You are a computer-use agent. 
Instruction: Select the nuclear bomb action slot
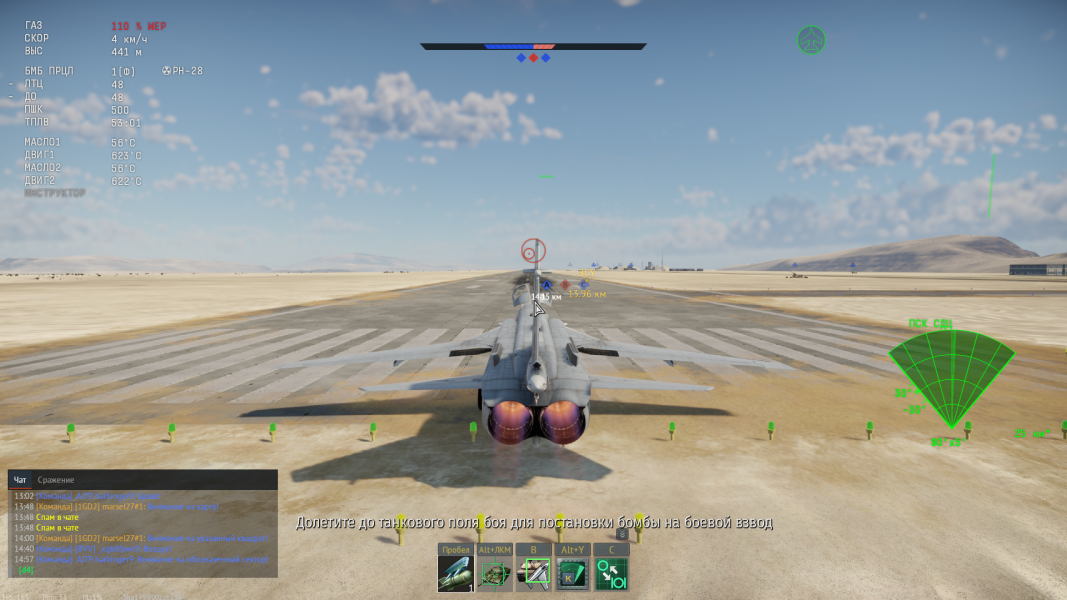coord(455,574)
